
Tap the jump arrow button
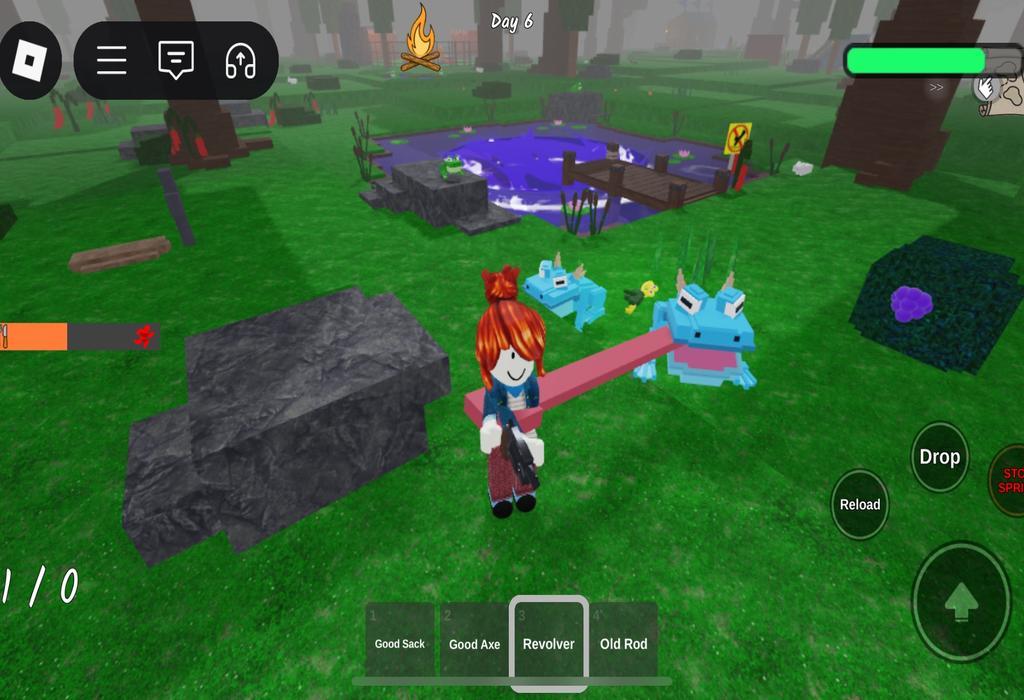click(961, 602)
